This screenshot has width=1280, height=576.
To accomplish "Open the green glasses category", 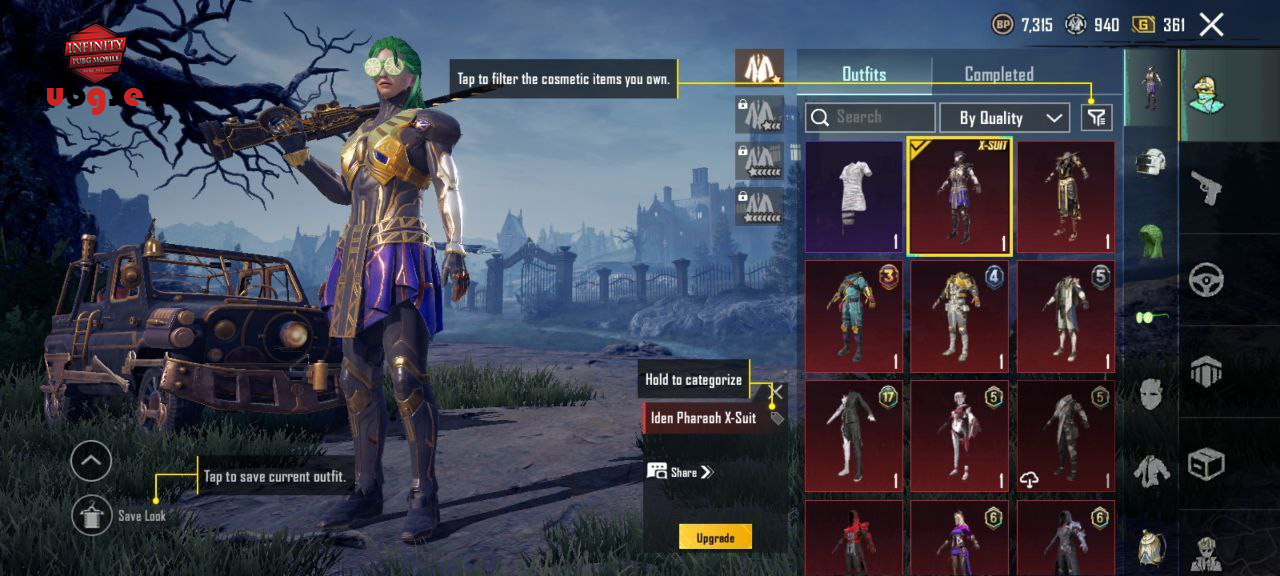I will 1152,317.
